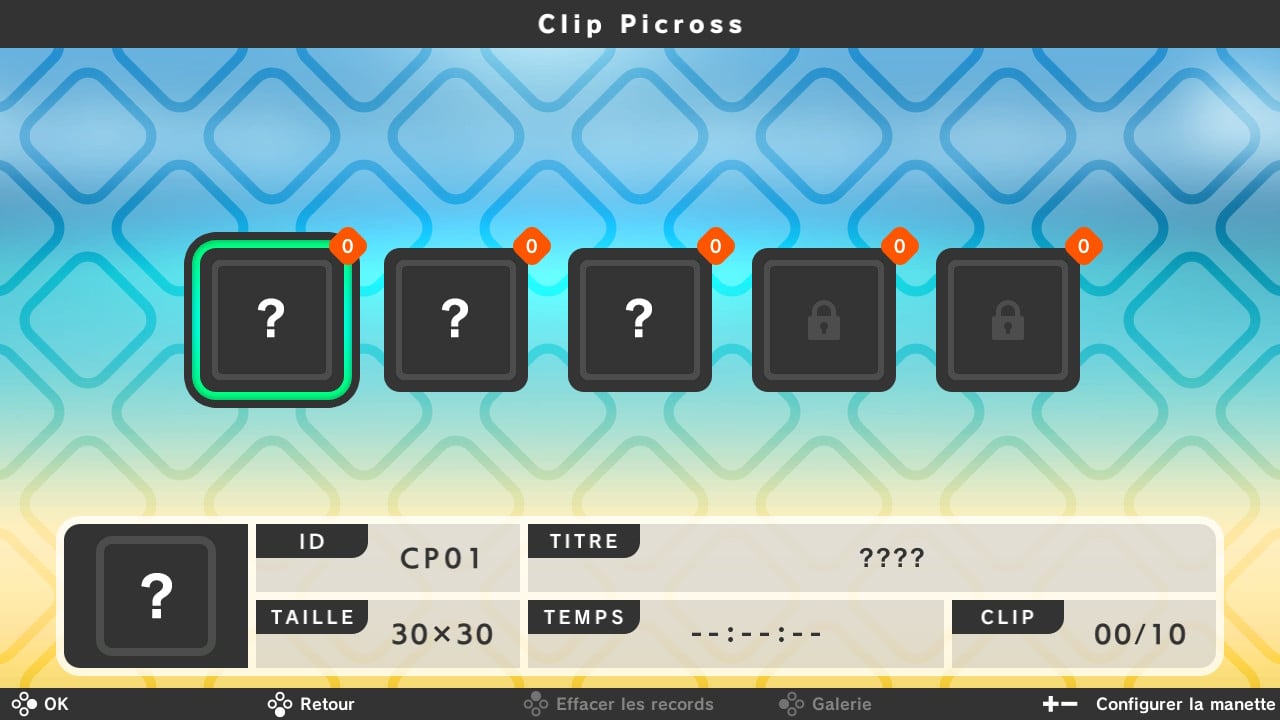Click the TITRE label tab

point(584,541)
